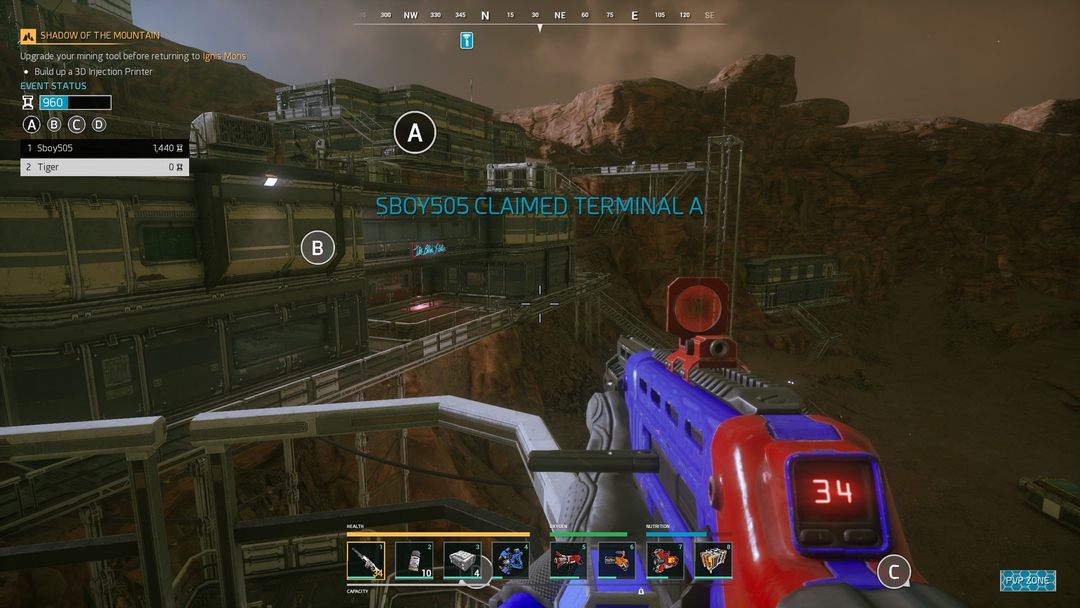The height and width of the screenshot is (608, 1080).
Task: Select Sboy505's row on the event leaderboard
Action: click(105, 148)
